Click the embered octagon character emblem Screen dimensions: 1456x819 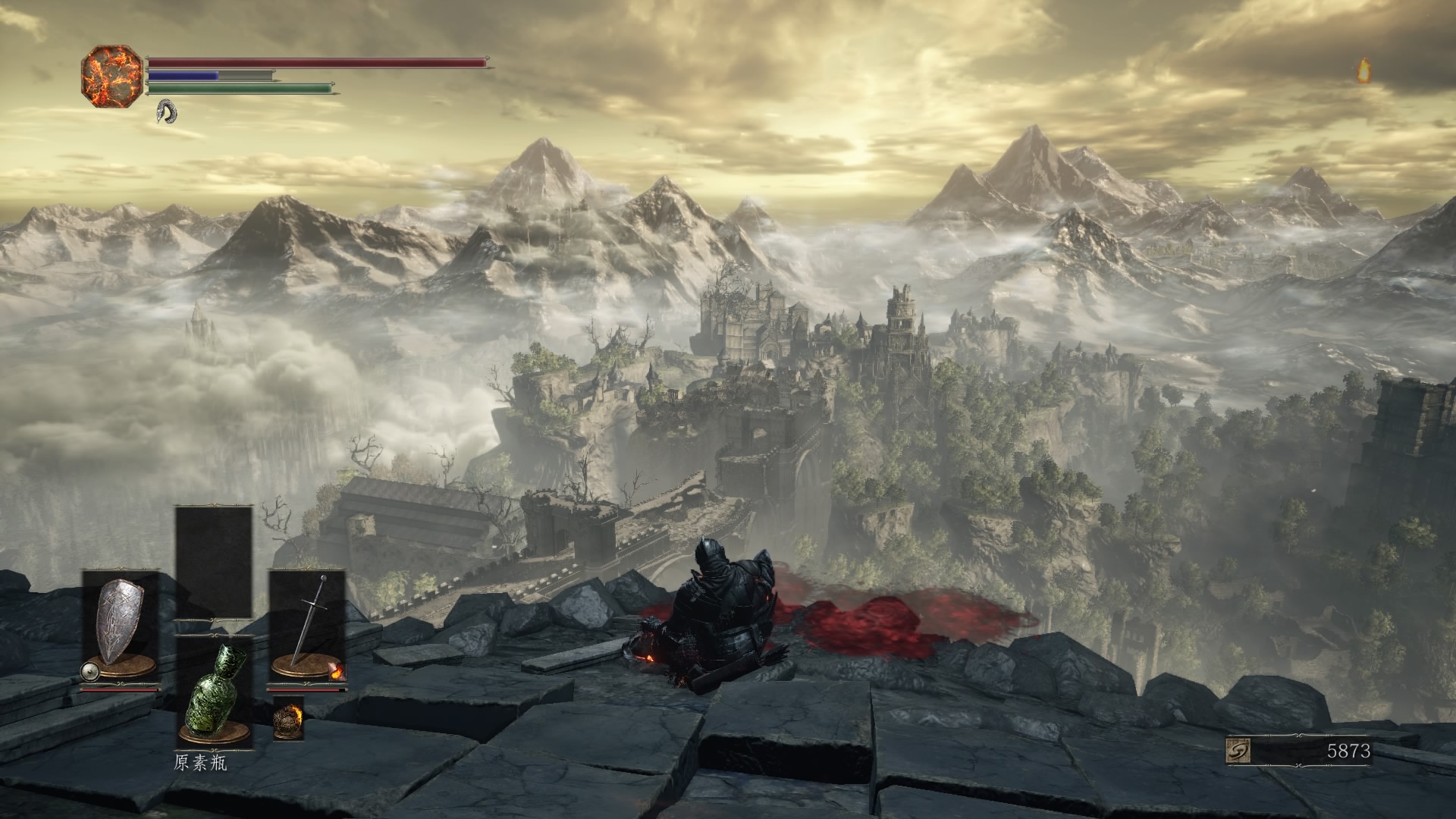(x=111, y=77)
